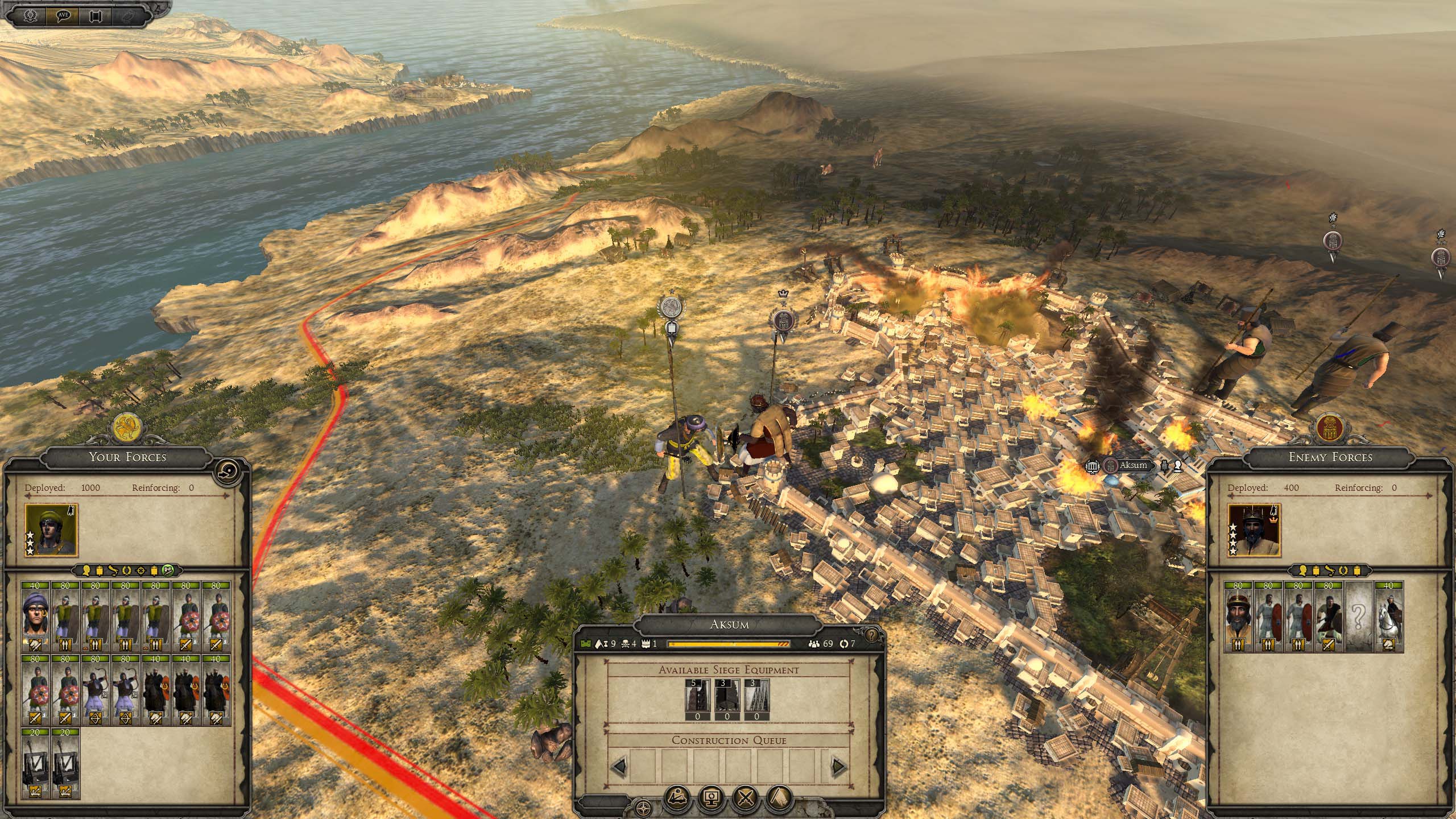Click the catapult siege button

(677, 799)
